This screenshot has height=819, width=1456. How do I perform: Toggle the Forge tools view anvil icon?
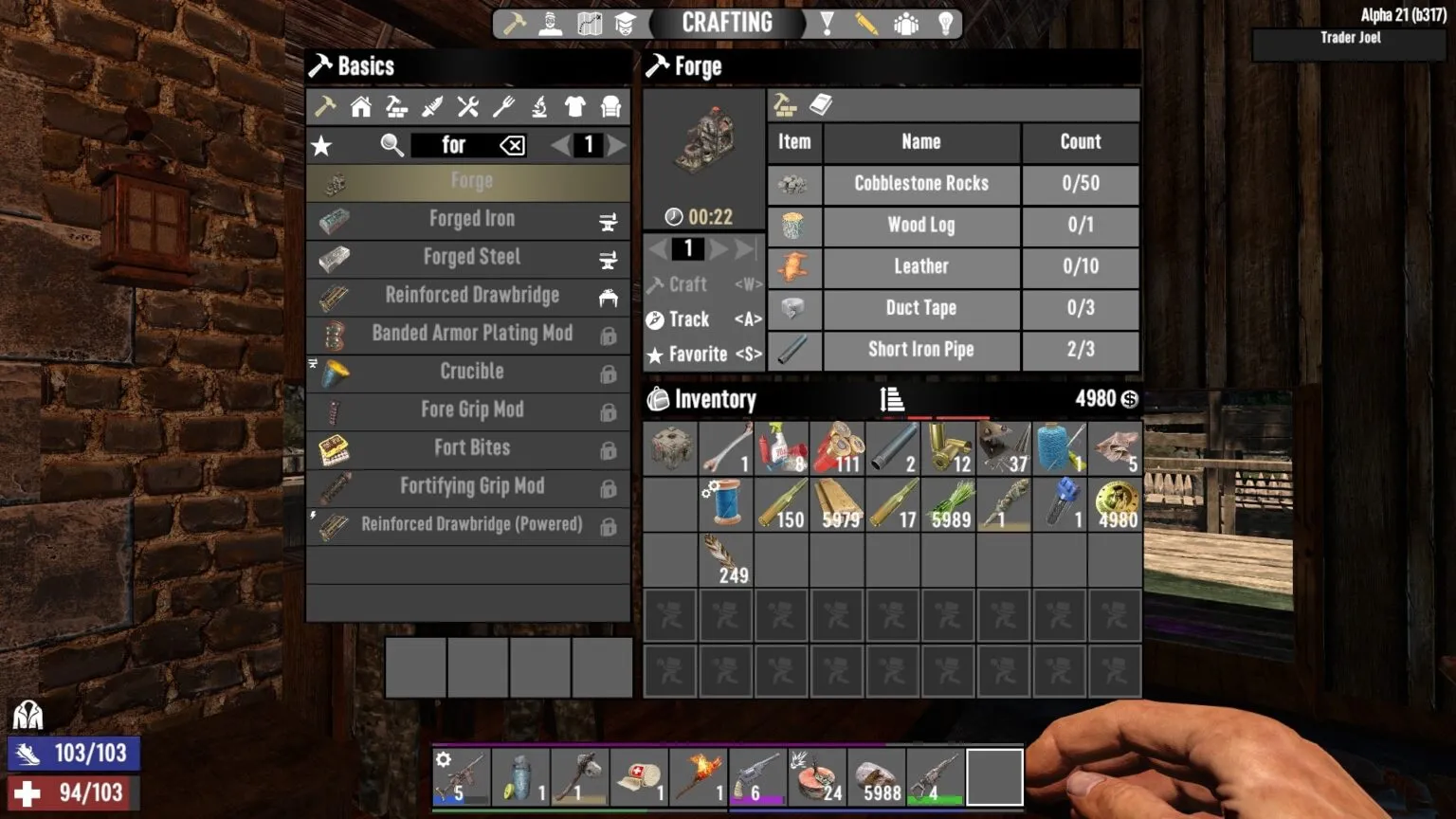783,104
